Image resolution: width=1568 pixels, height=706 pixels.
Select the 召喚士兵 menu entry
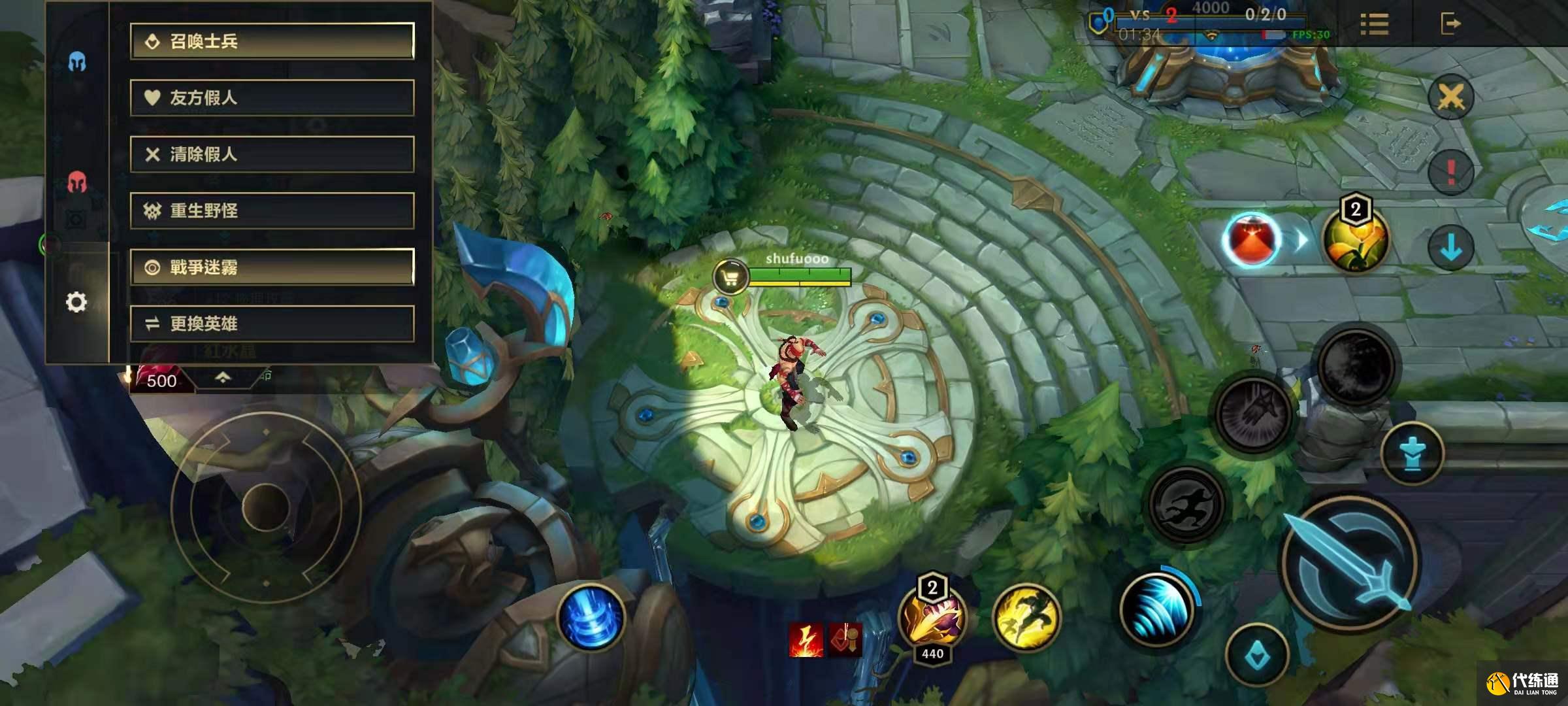click(x=272, y=42)
